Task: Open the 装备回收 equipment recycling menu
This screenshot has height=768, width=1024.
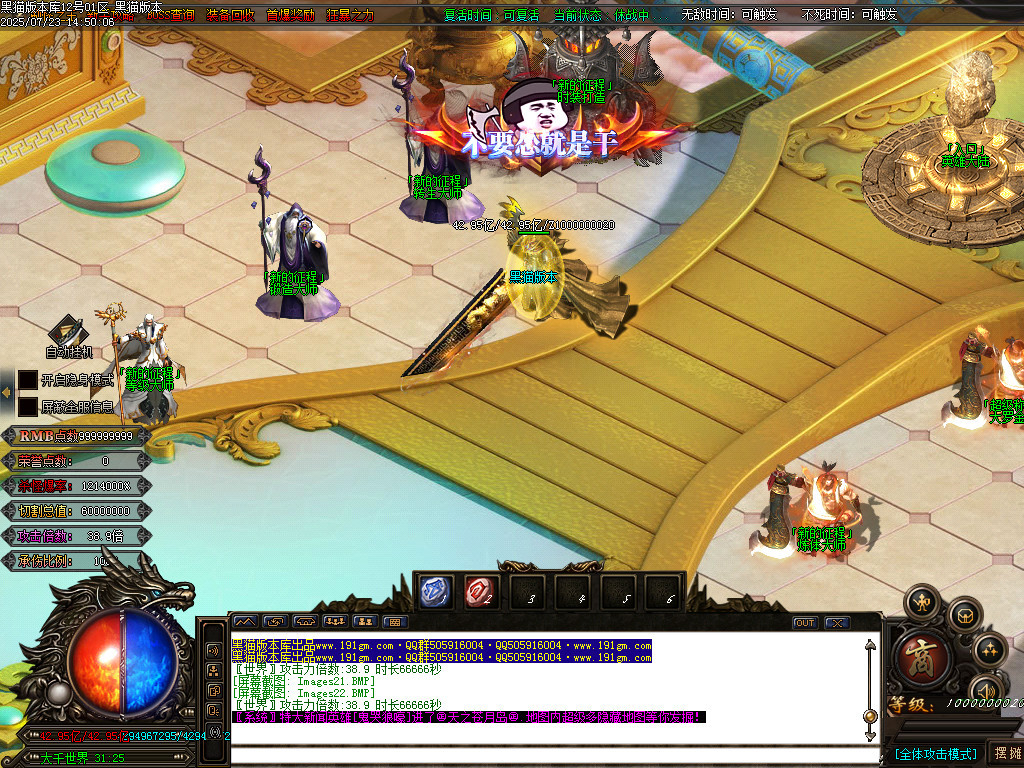Action: tap(230, 15)
